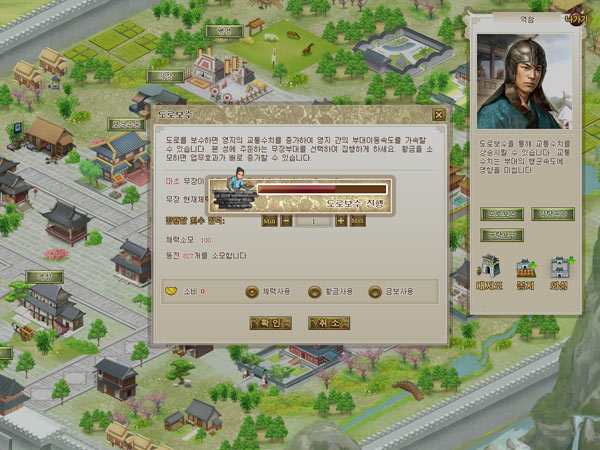Decrease the repair count with the minus button
Viewport: 600px width, 450px height.
click(x=286, y=220)
